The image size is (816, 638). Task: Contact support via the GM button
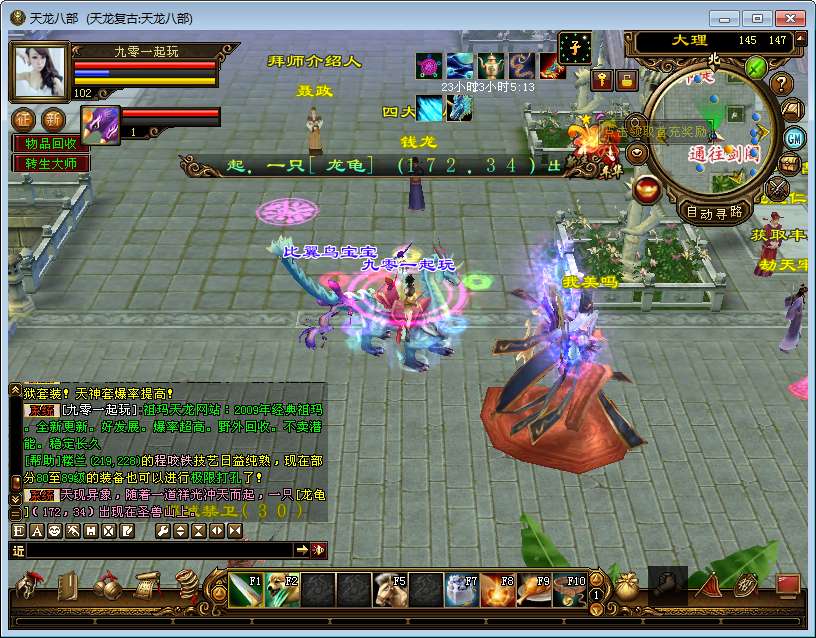tap(795, 137)
